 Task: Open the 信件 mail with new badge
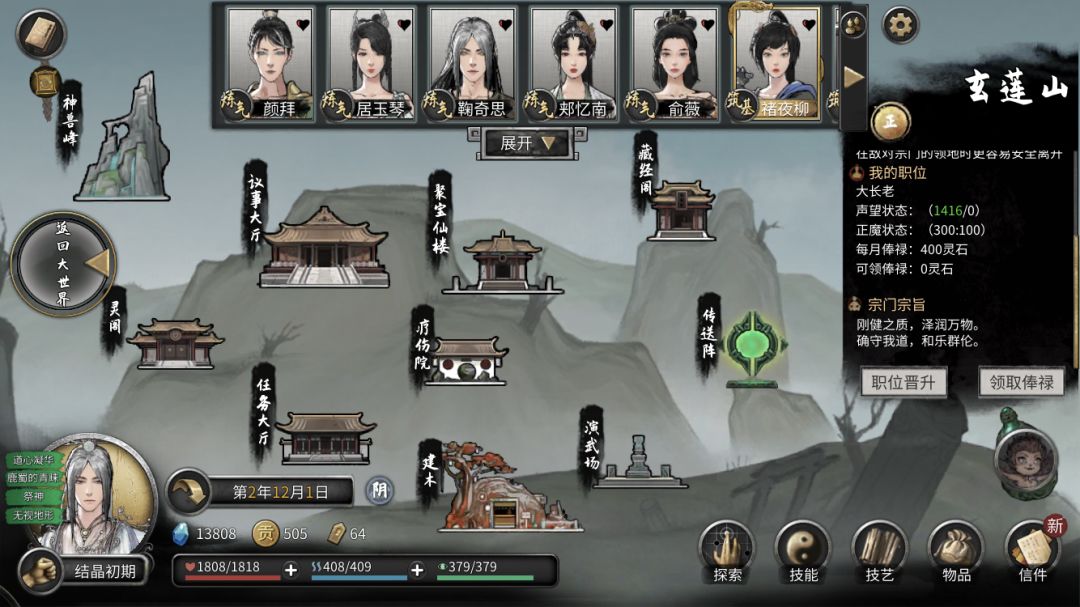(x=1032, y=552)
